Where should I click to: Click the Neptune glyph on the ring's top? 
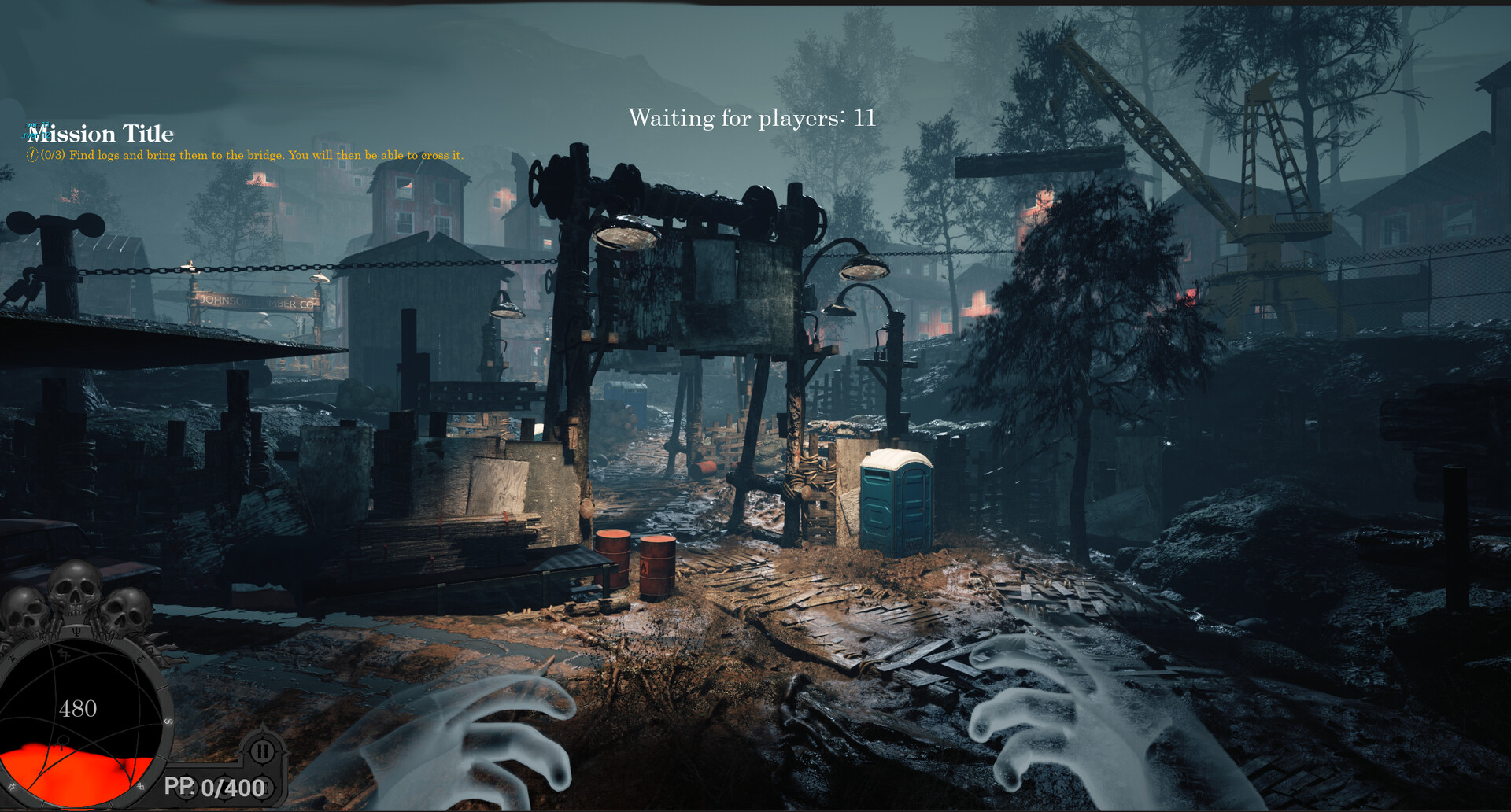tap(76, 632)
